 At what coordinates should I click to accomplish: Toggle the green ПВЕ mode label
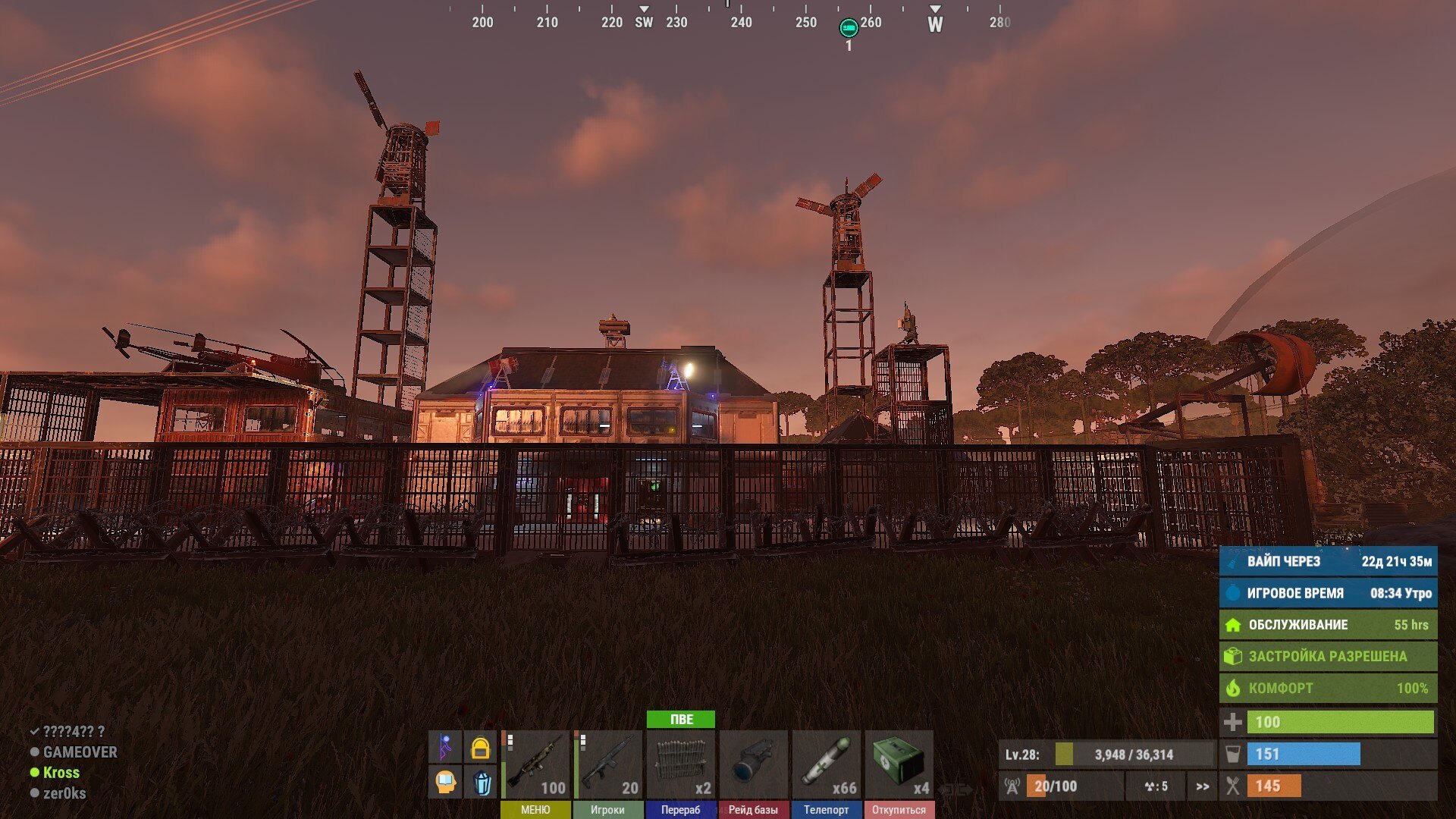point(681,719)
